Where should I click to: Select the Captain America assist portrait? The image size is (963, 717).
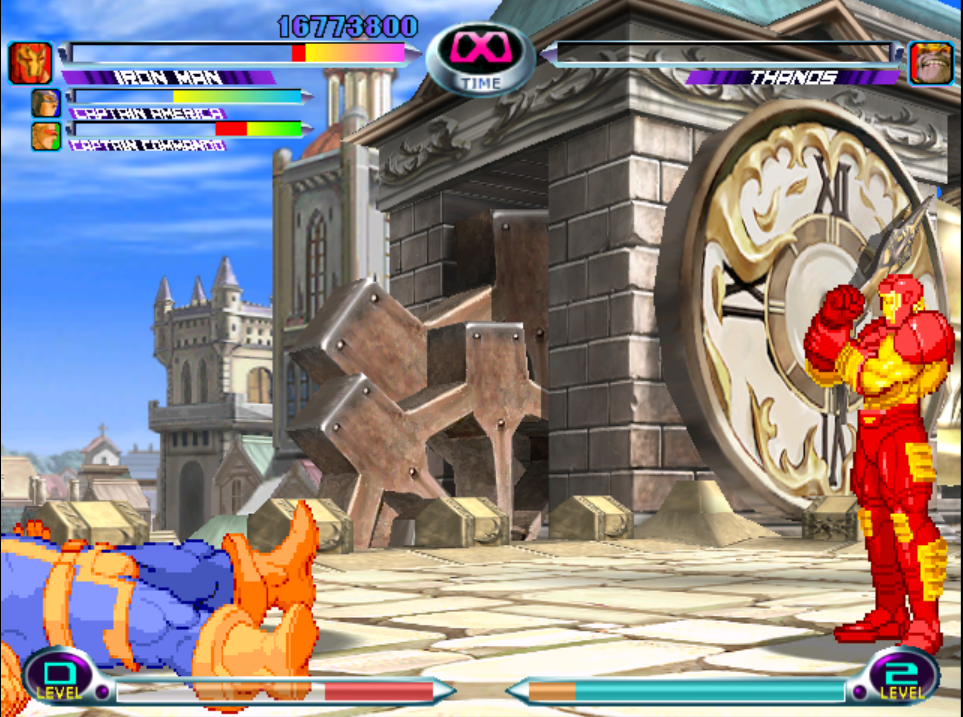(x=45, y=103)
